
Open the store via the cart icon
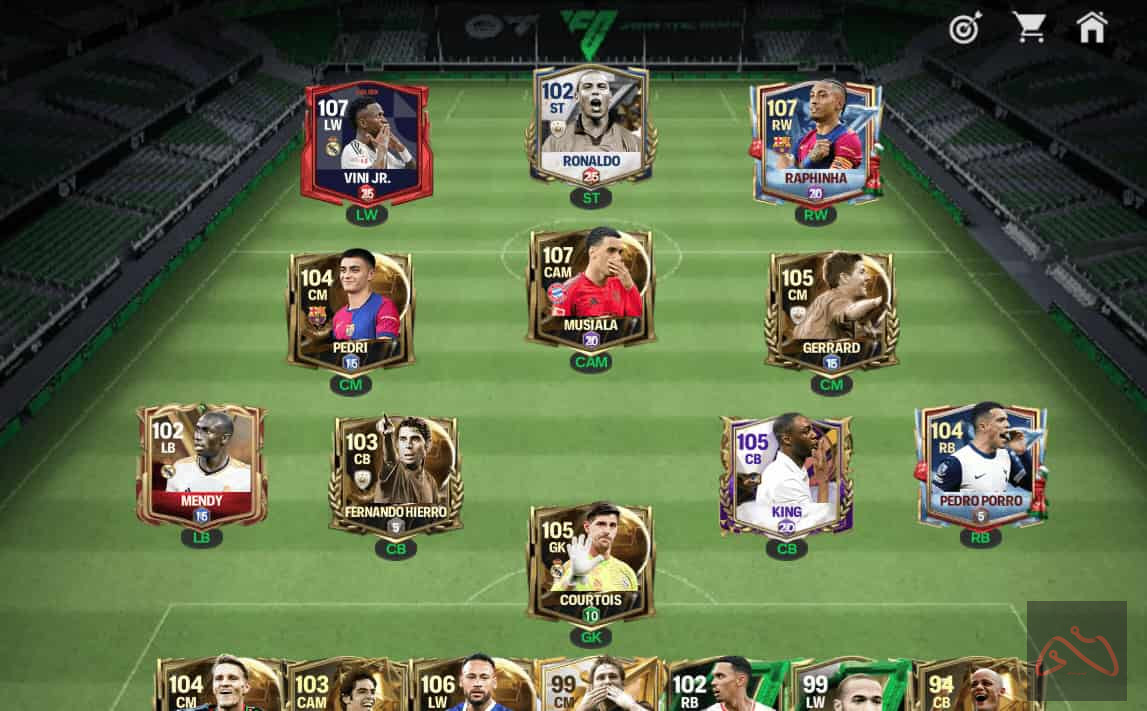click(1029, 28)
